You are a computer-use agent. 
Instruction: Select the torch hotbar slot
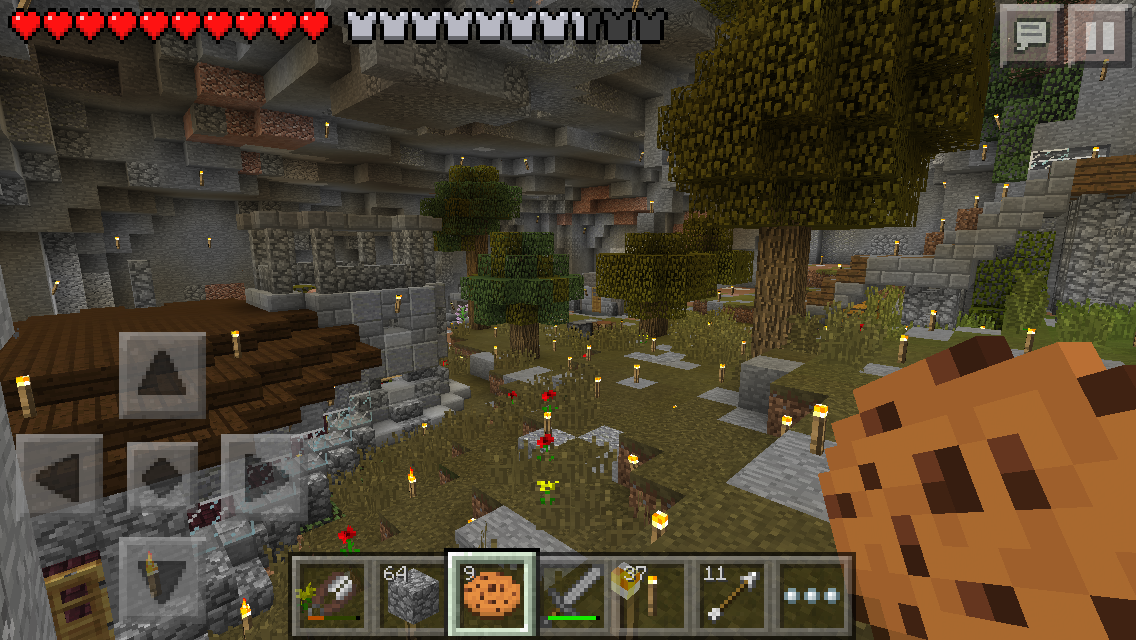(x=654, y=593)
